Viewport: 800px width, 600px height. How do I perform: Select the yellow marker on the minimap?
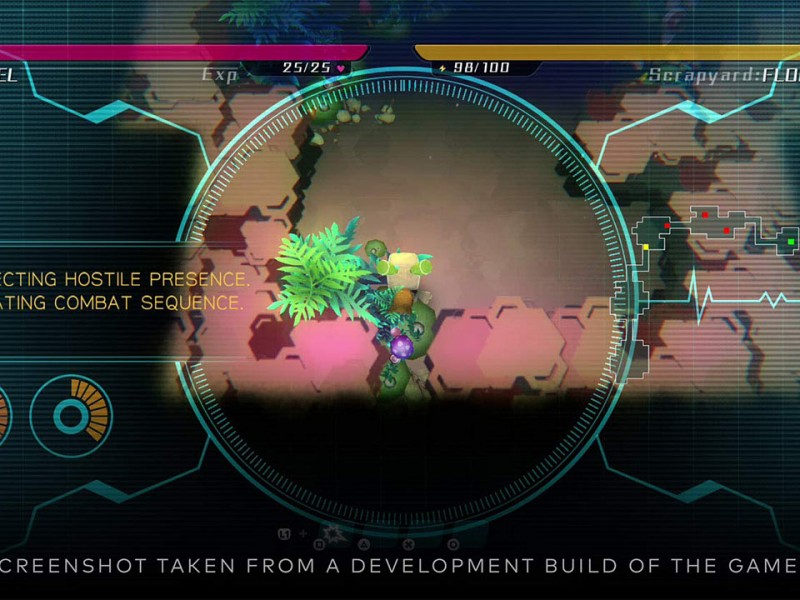pyautogui.click(x=646, y=246)
